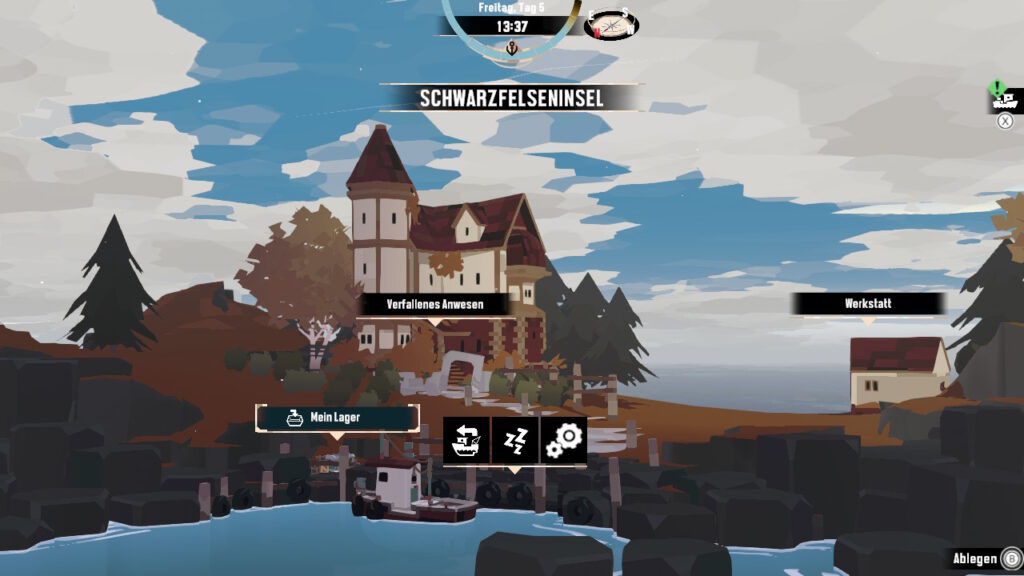
Task: Select the ship with return arrow icon
Action: pos(467,440)
